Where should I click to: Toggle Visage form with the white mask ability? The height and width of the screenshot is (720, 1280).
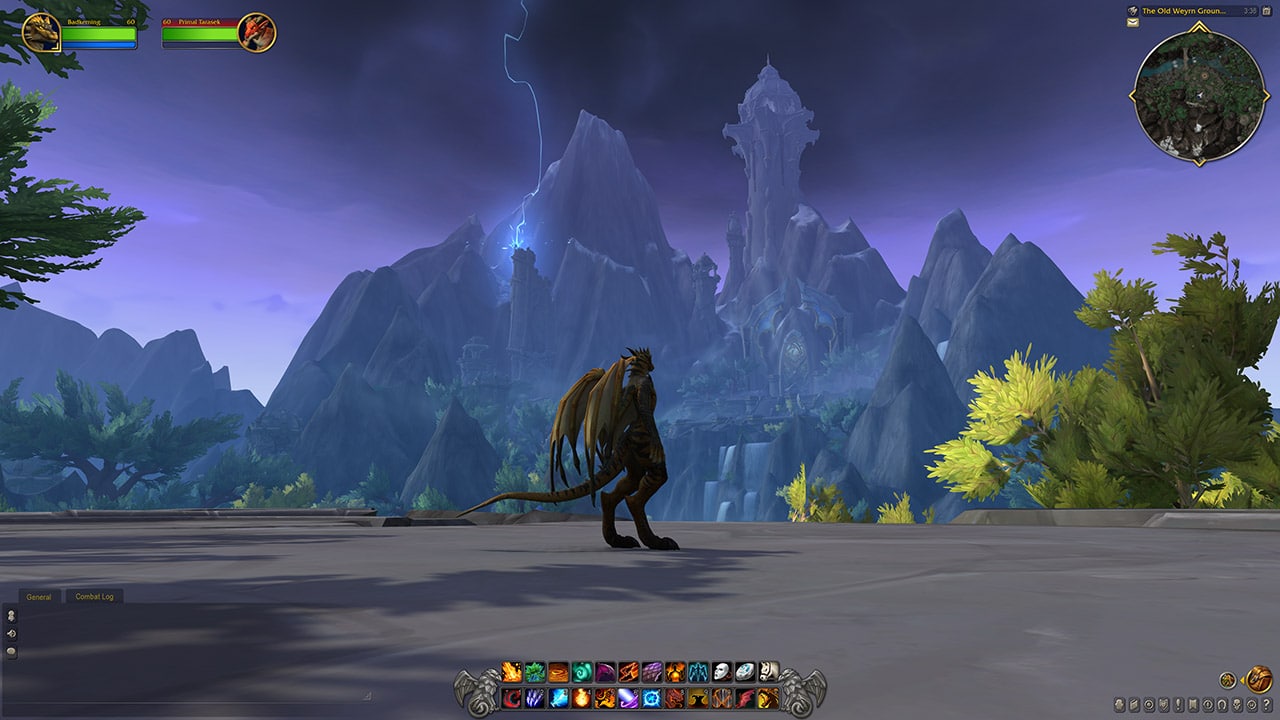tap(722, 673)
